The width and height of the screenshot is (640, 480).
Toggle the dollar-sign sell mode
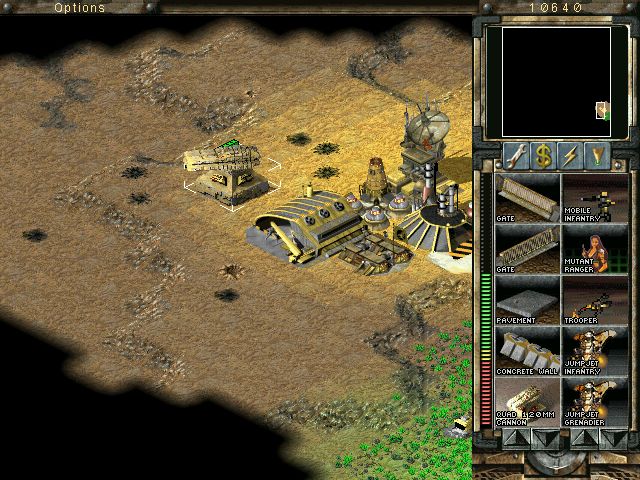[543, 155]
